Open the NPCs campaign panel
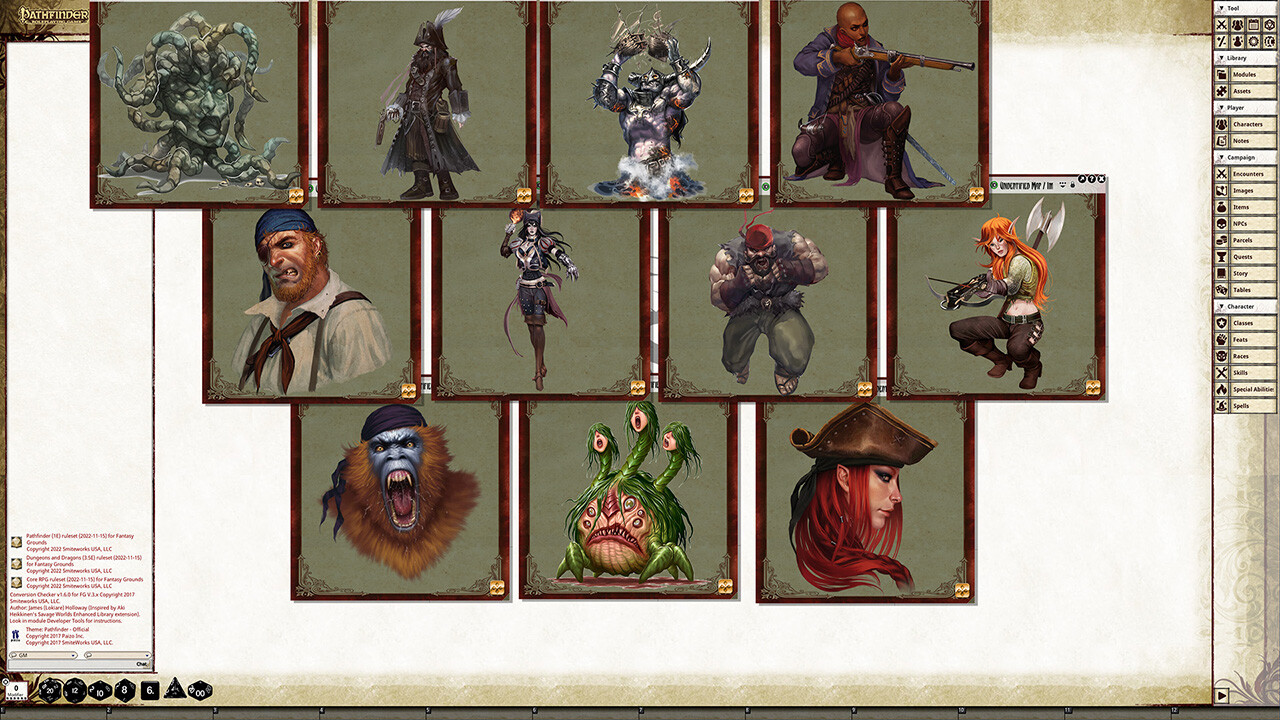 point(1250,223)
